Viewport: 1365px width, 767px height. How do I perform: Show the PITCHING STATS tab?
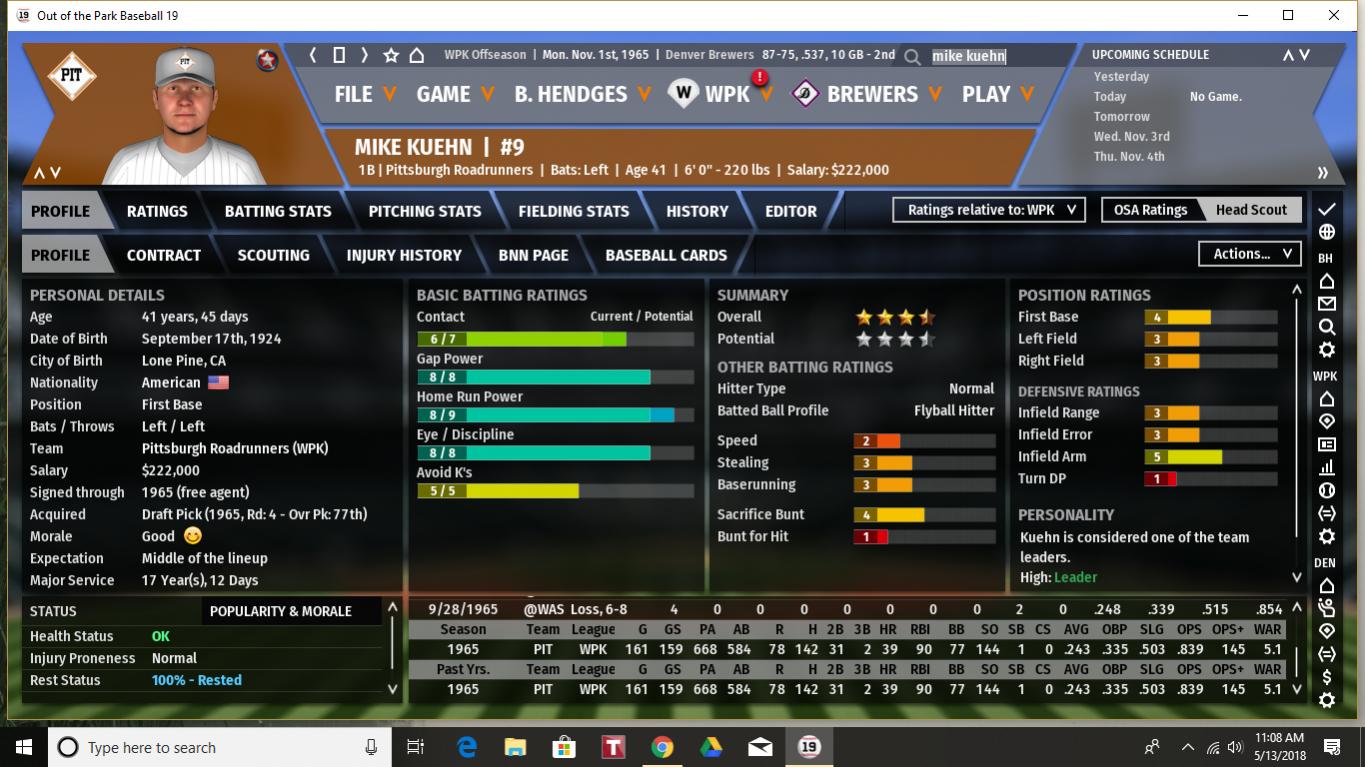click(425, 211)
